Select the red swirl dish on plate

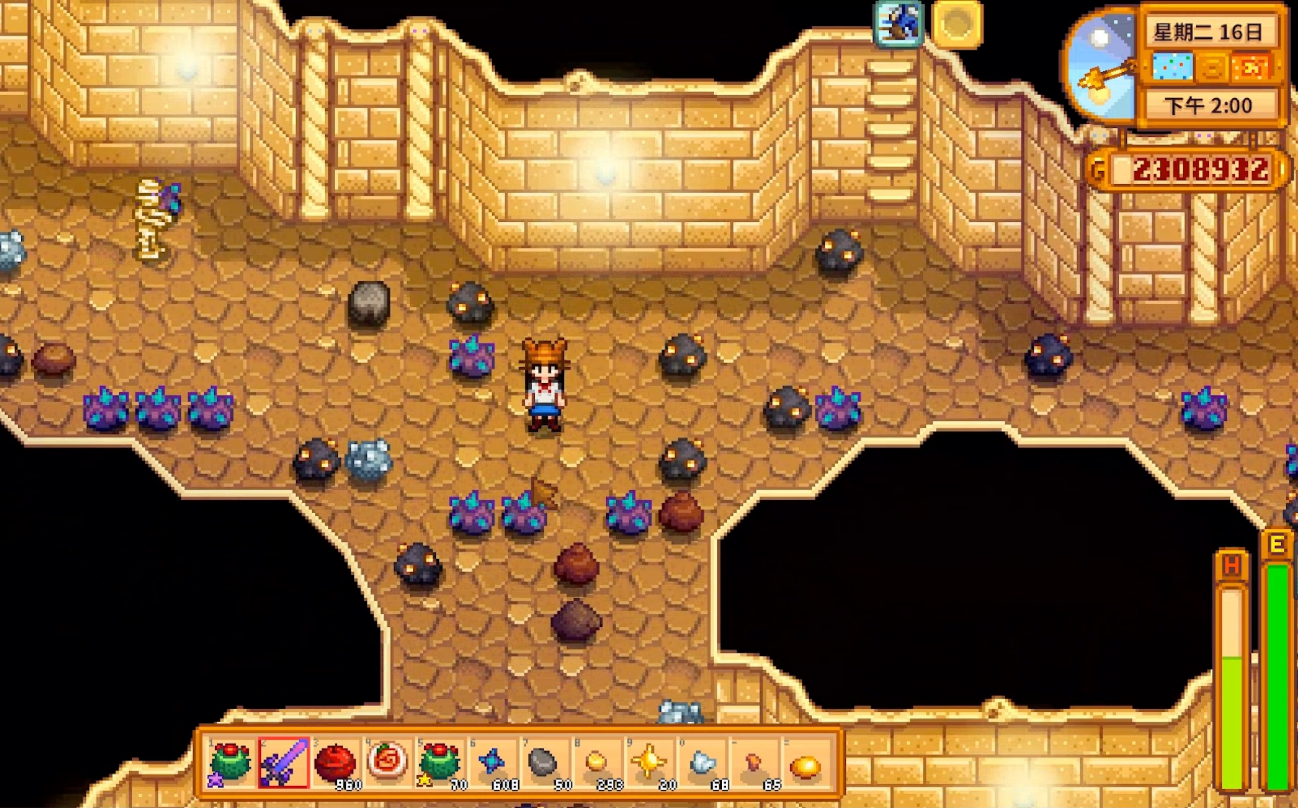tap(387, 765)
